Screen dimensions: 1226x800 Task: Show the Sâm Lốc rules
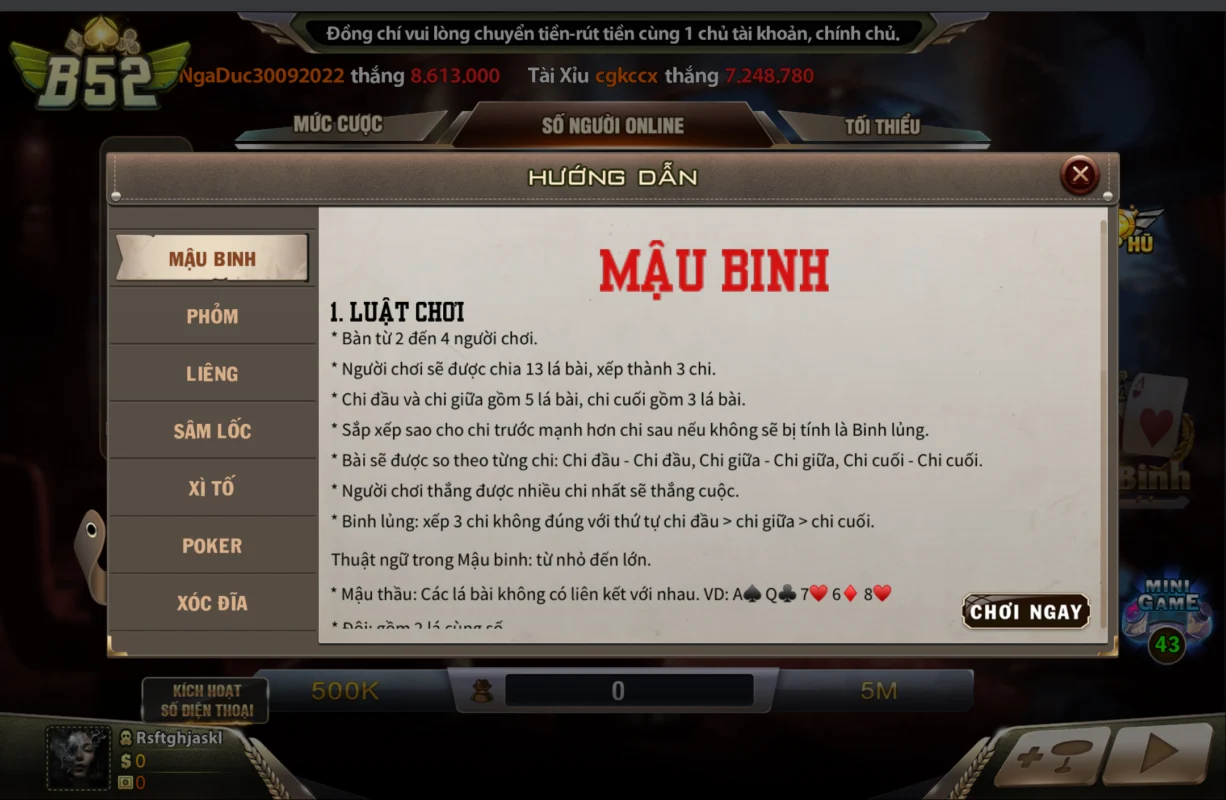(212, 431)
